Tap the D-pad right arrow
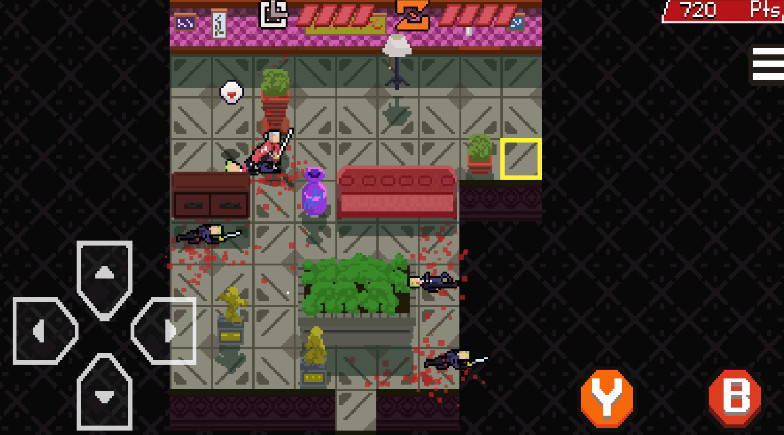The width and height of the screenshot is (784, 435). point(162,330)
